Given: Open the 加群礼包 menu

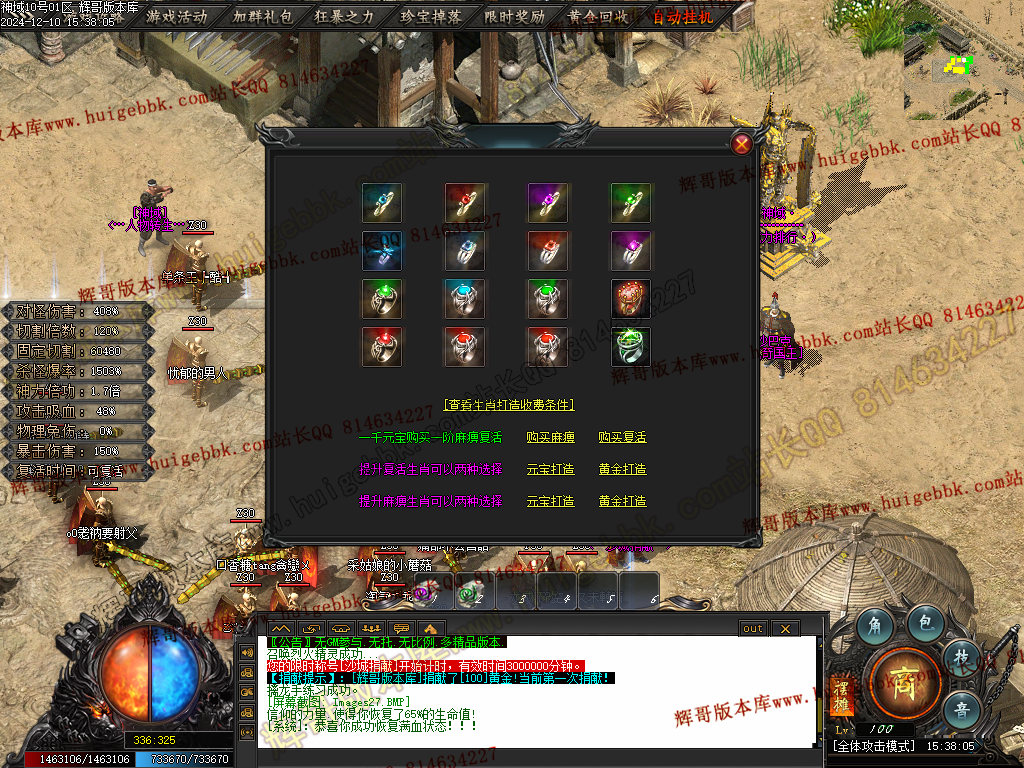Looking at the screenshot, I should 262,16.
